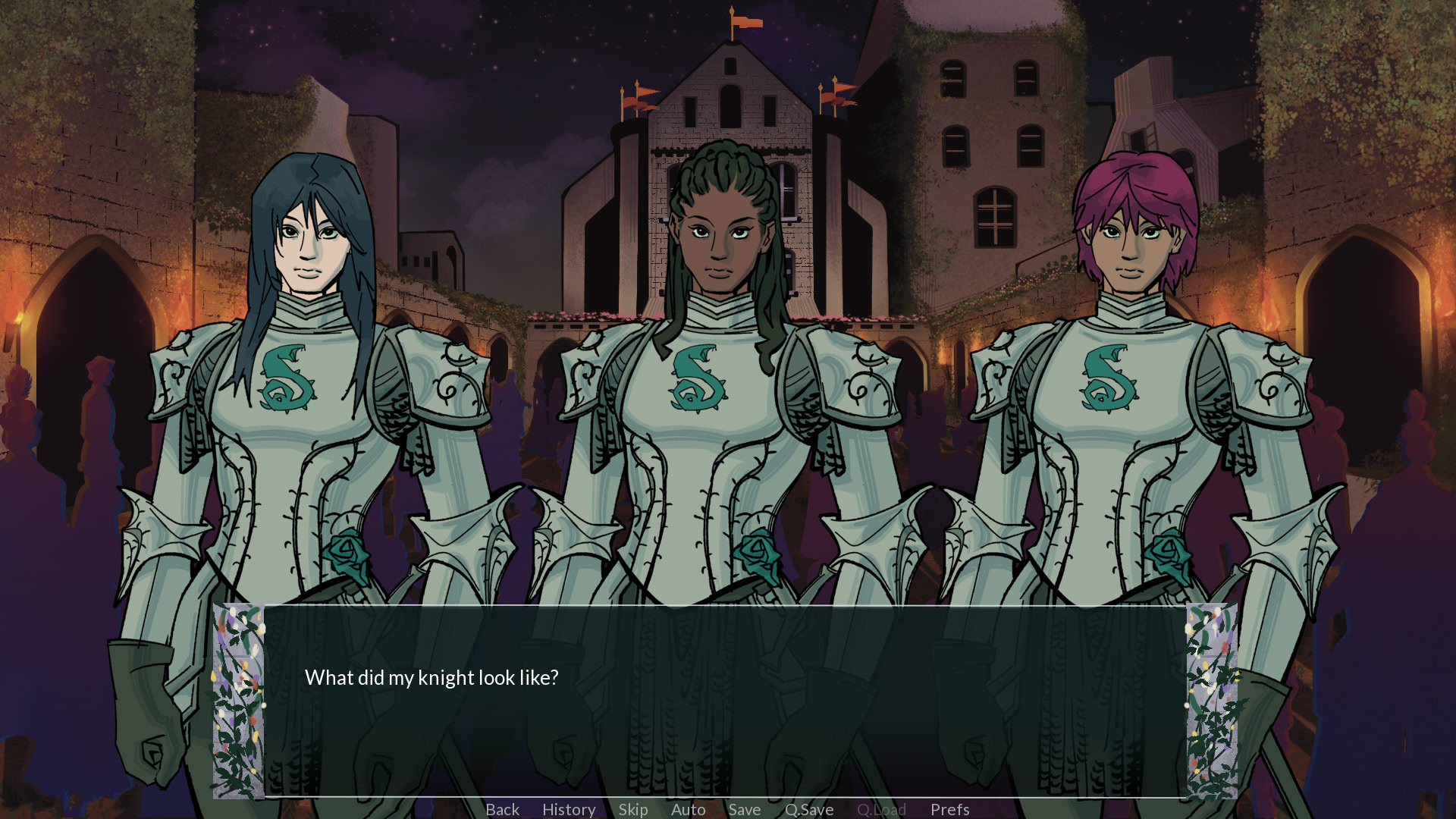Screen dimensions: 1456x819
Task: Click the dimmed Q.Load button
Action: [881, 809]
